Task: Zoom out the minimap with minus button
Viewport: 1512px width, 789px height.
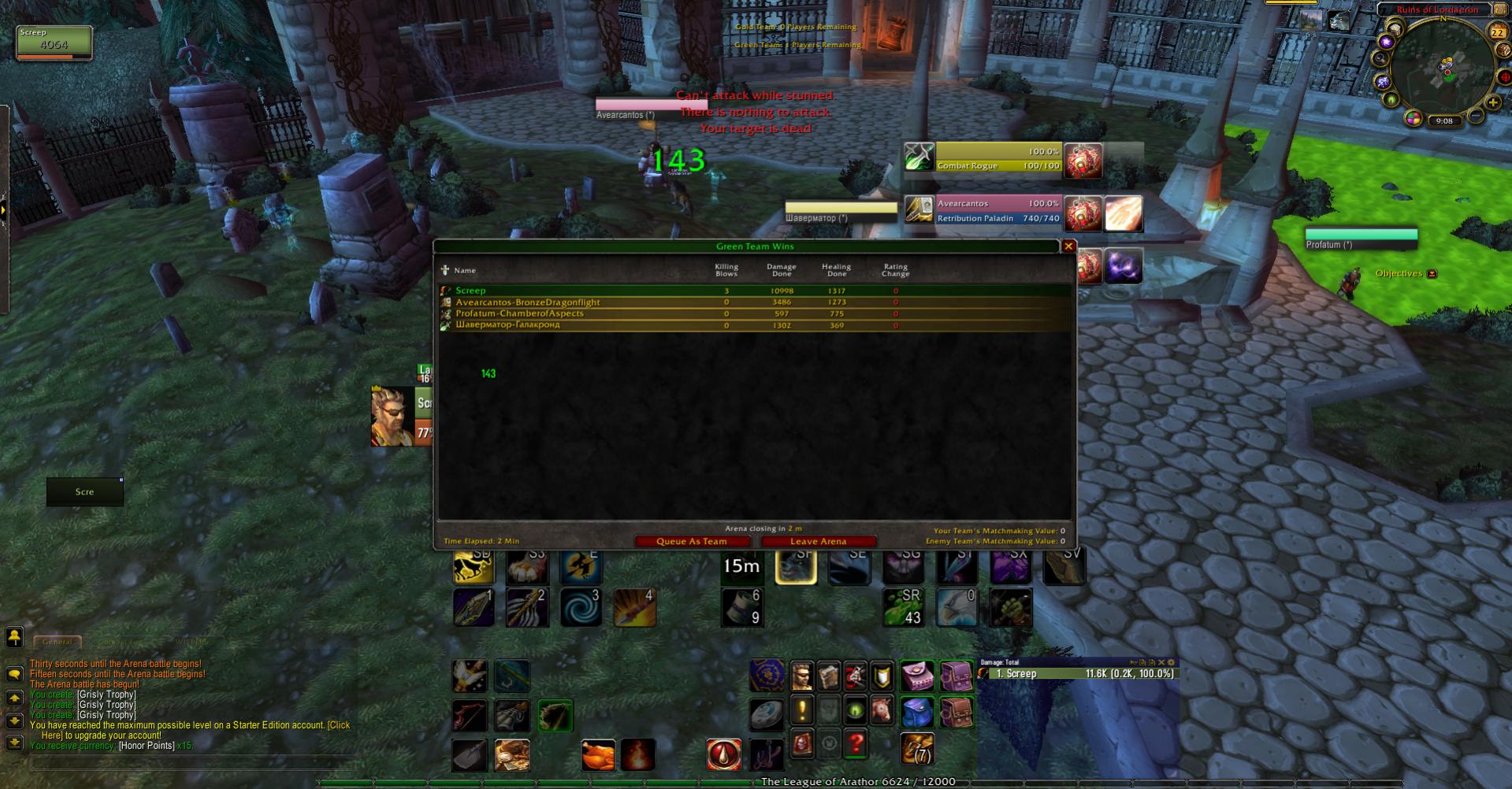Action: tap(1476, 117)
